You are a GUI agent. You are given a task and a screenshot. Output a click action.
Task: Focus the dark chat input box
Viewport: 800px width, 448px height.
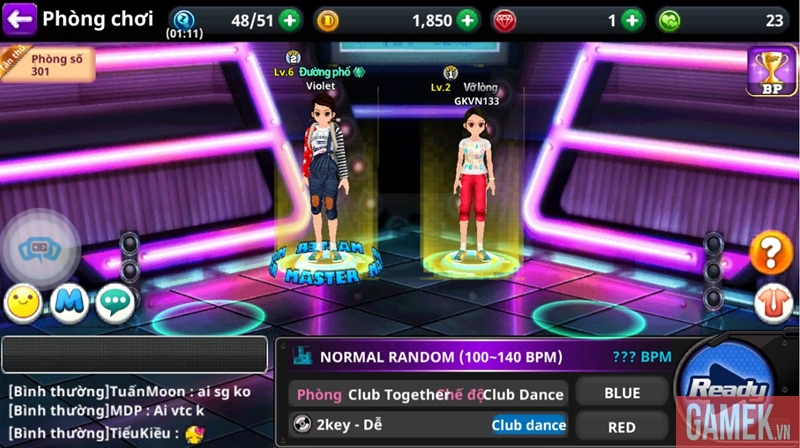point(135,355)
